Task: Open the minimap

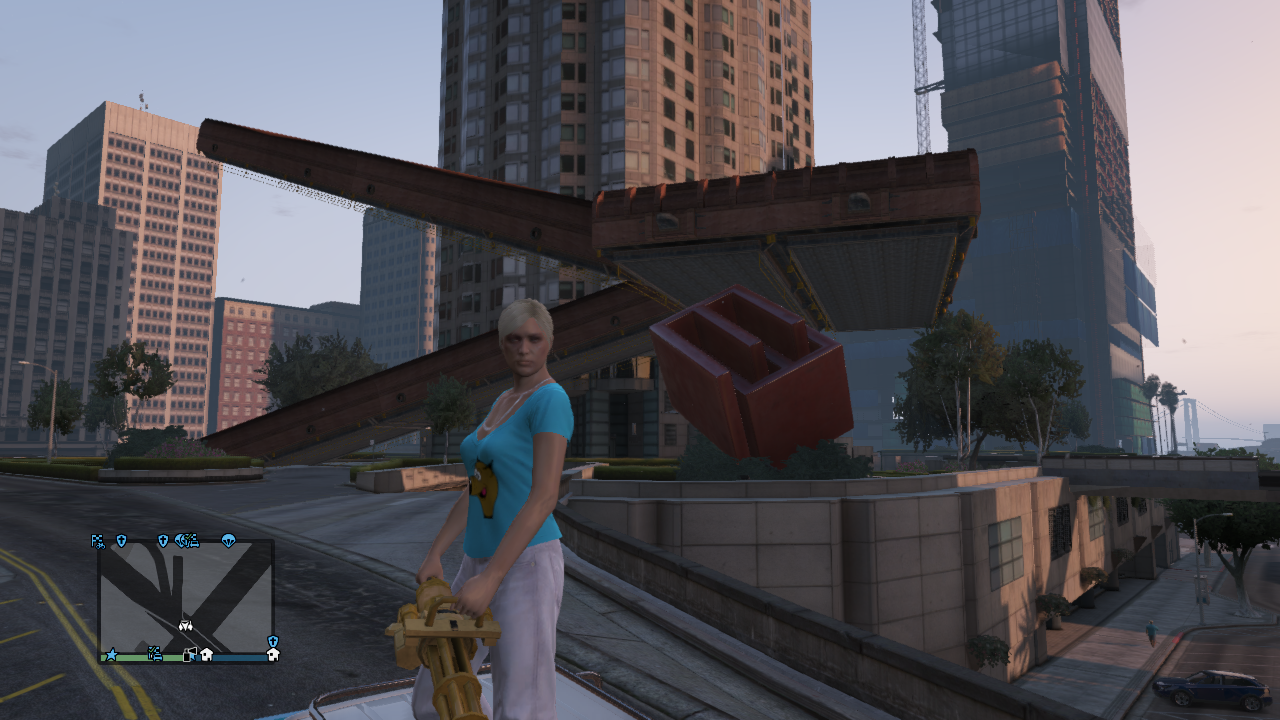Action: [186, 598]
